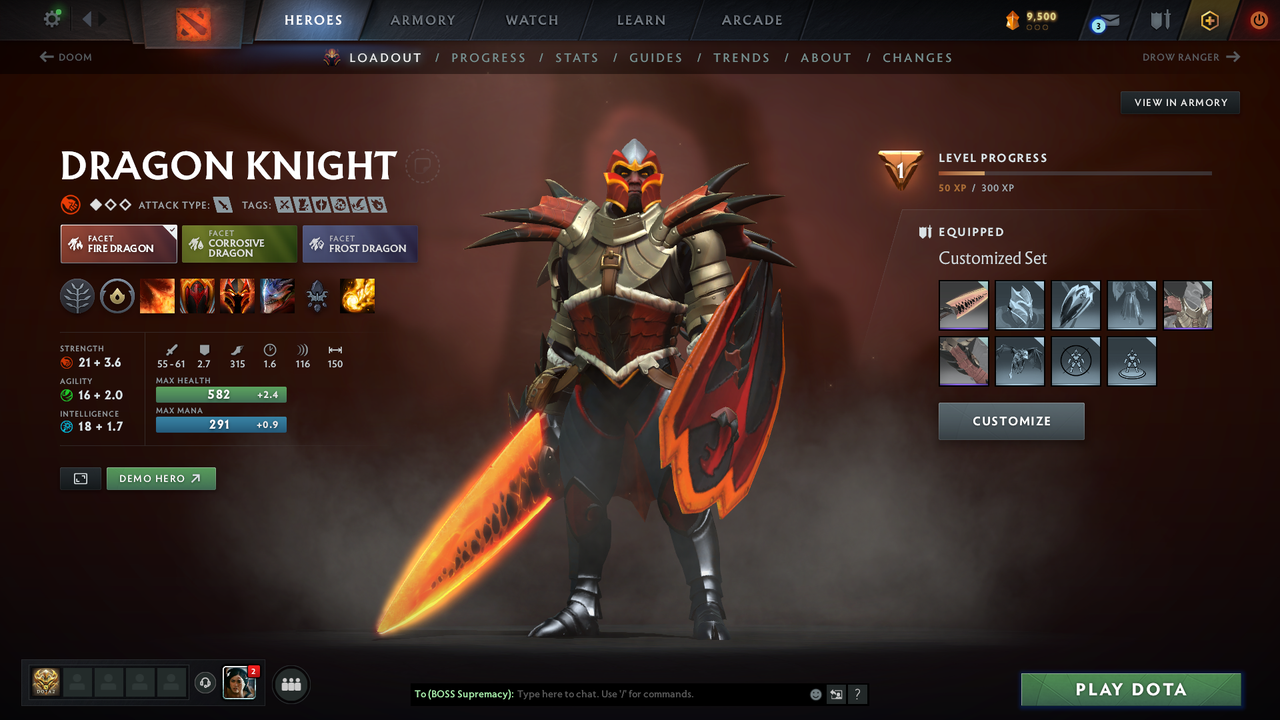Screen dimensions: 1280x720
Task: Open the talent tree icon
Action: (77, 296)
